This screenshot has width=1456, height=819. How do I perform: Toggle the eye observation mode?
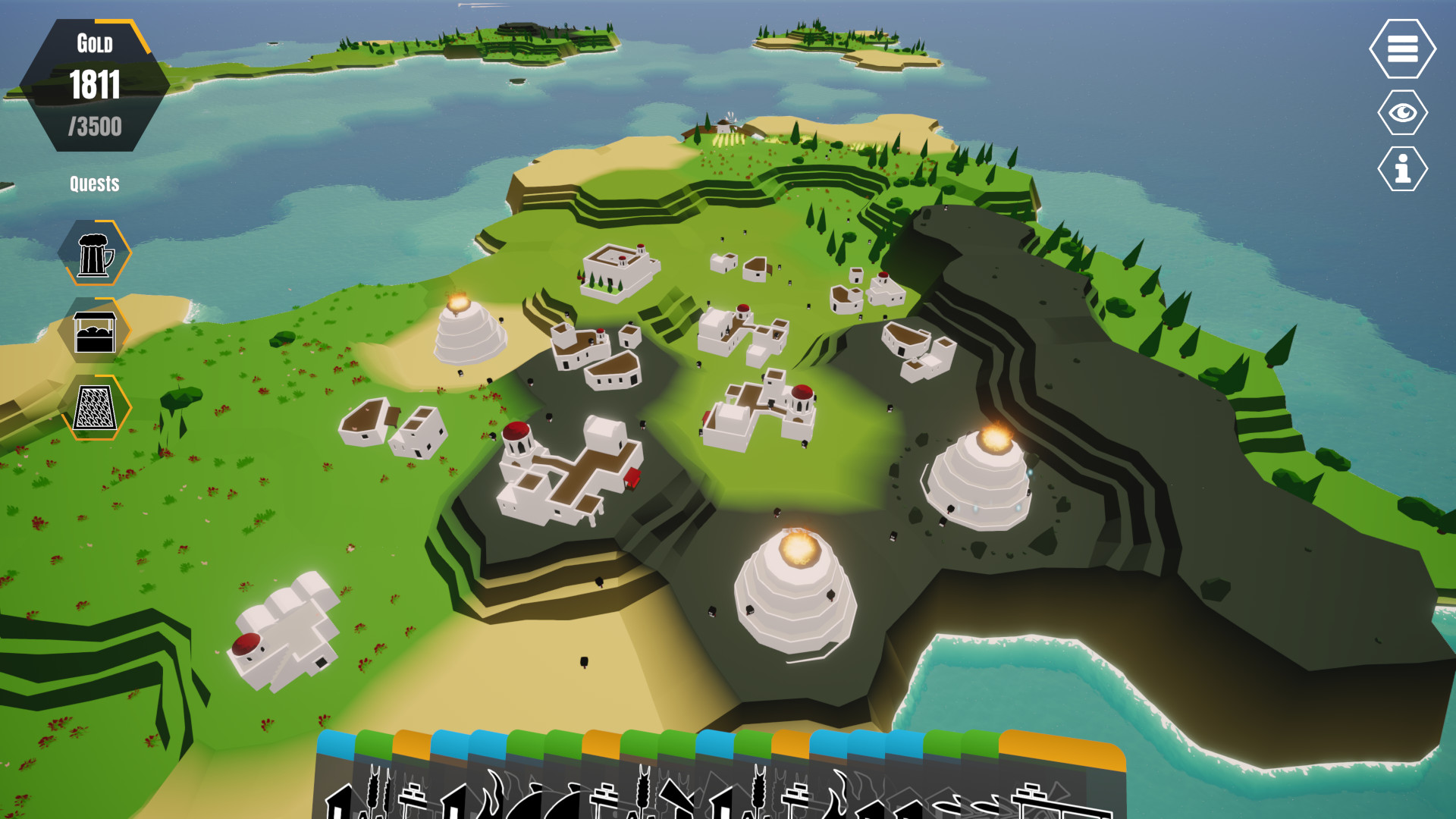click(x=1403, y=112)
